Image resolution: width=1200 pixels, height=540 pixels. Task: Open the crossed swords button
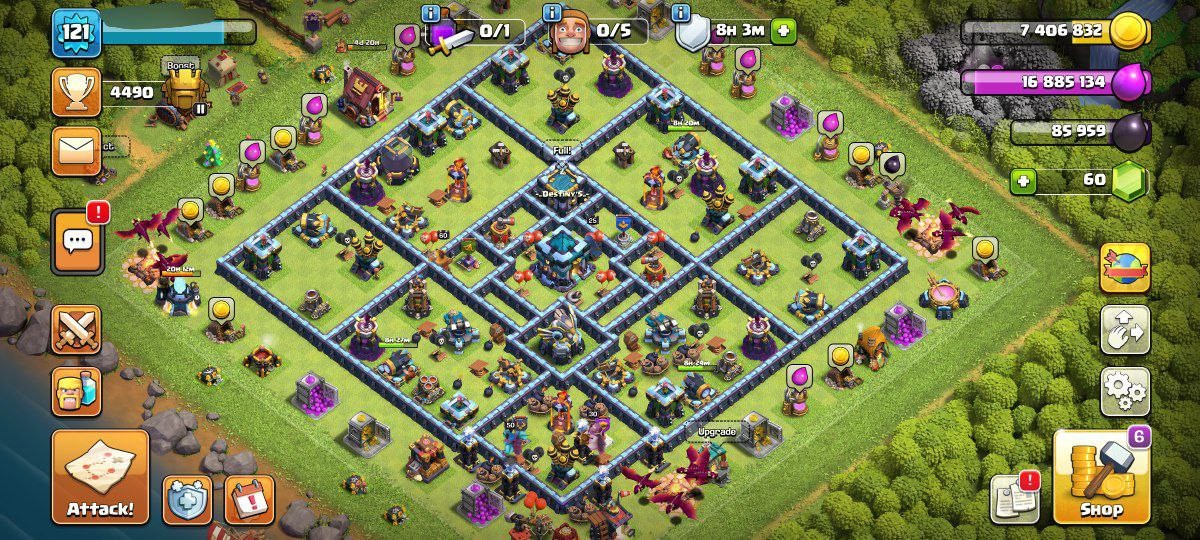(x=76, y=330)
